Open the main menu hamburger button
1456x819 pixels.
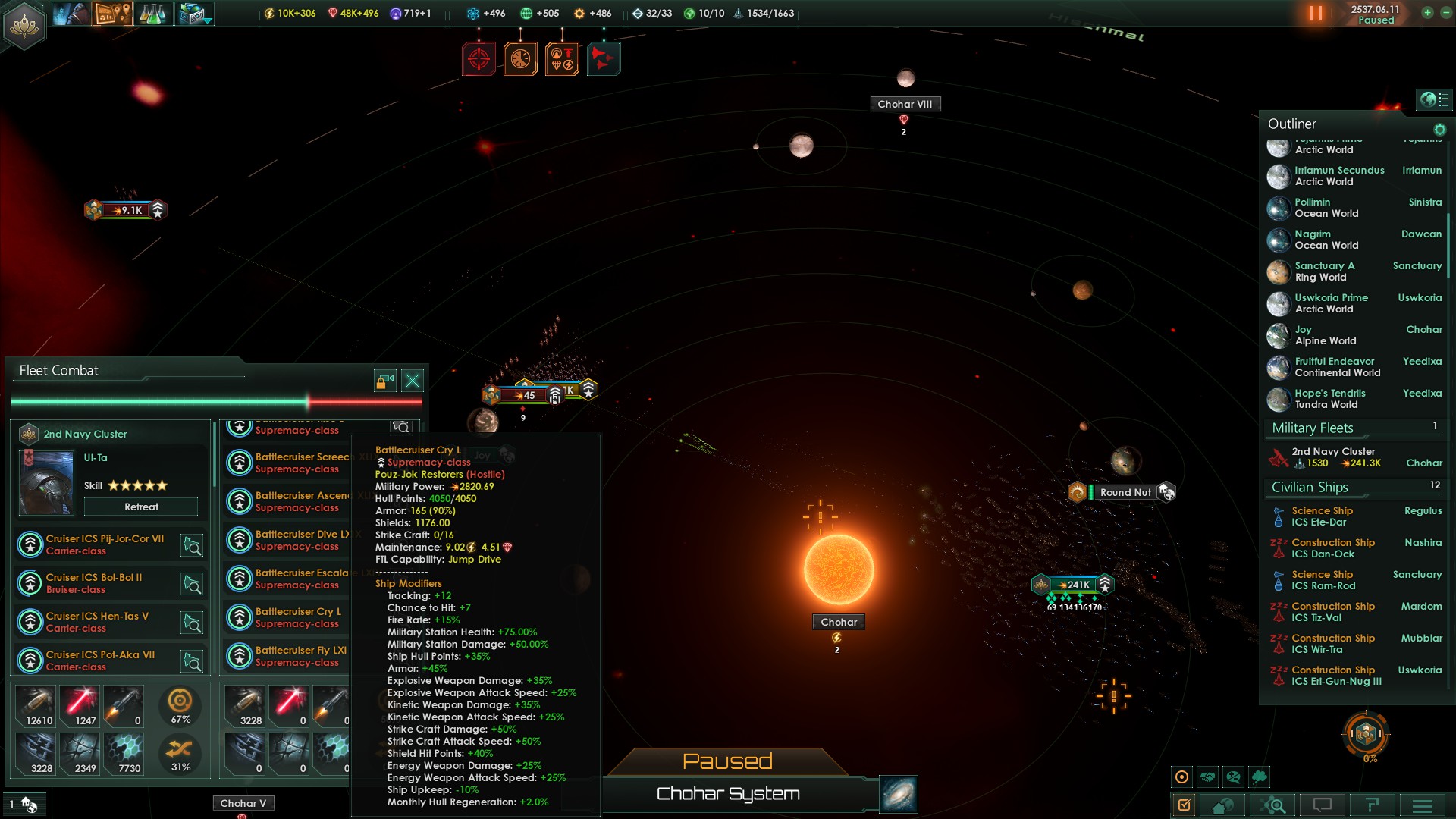point(1422,805)
